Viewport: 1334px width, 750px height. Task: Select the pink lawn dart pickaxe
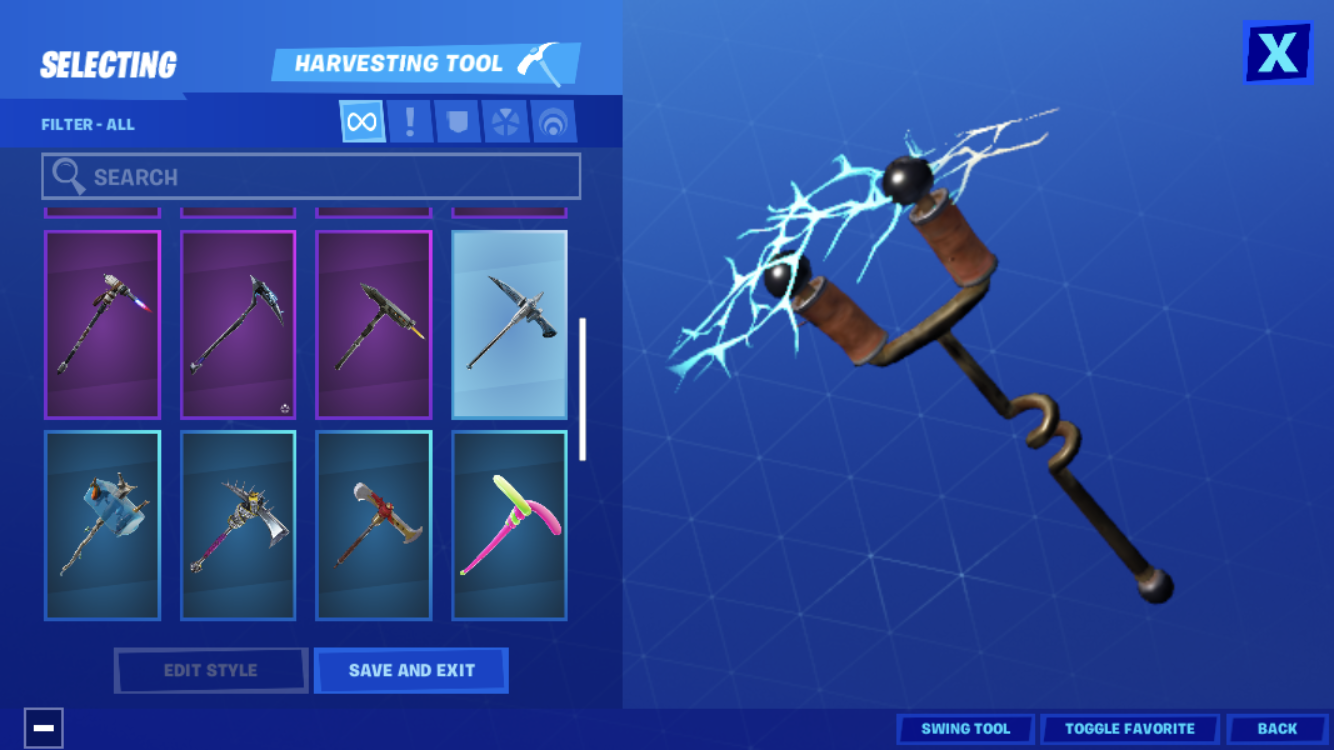tap(509, 523)
